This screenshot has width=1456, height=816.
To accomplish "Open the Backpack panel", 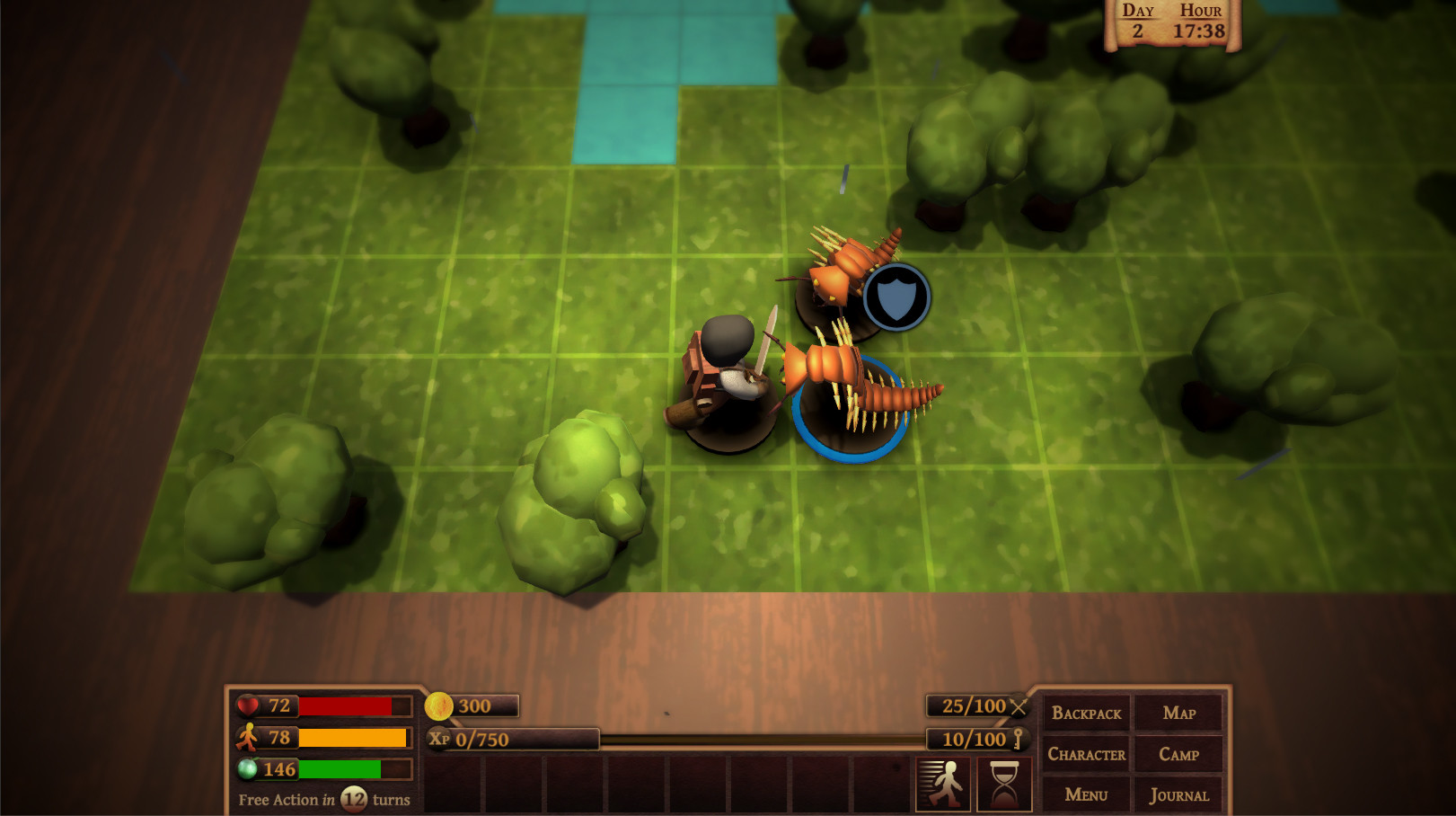I will click(1086, 714).
